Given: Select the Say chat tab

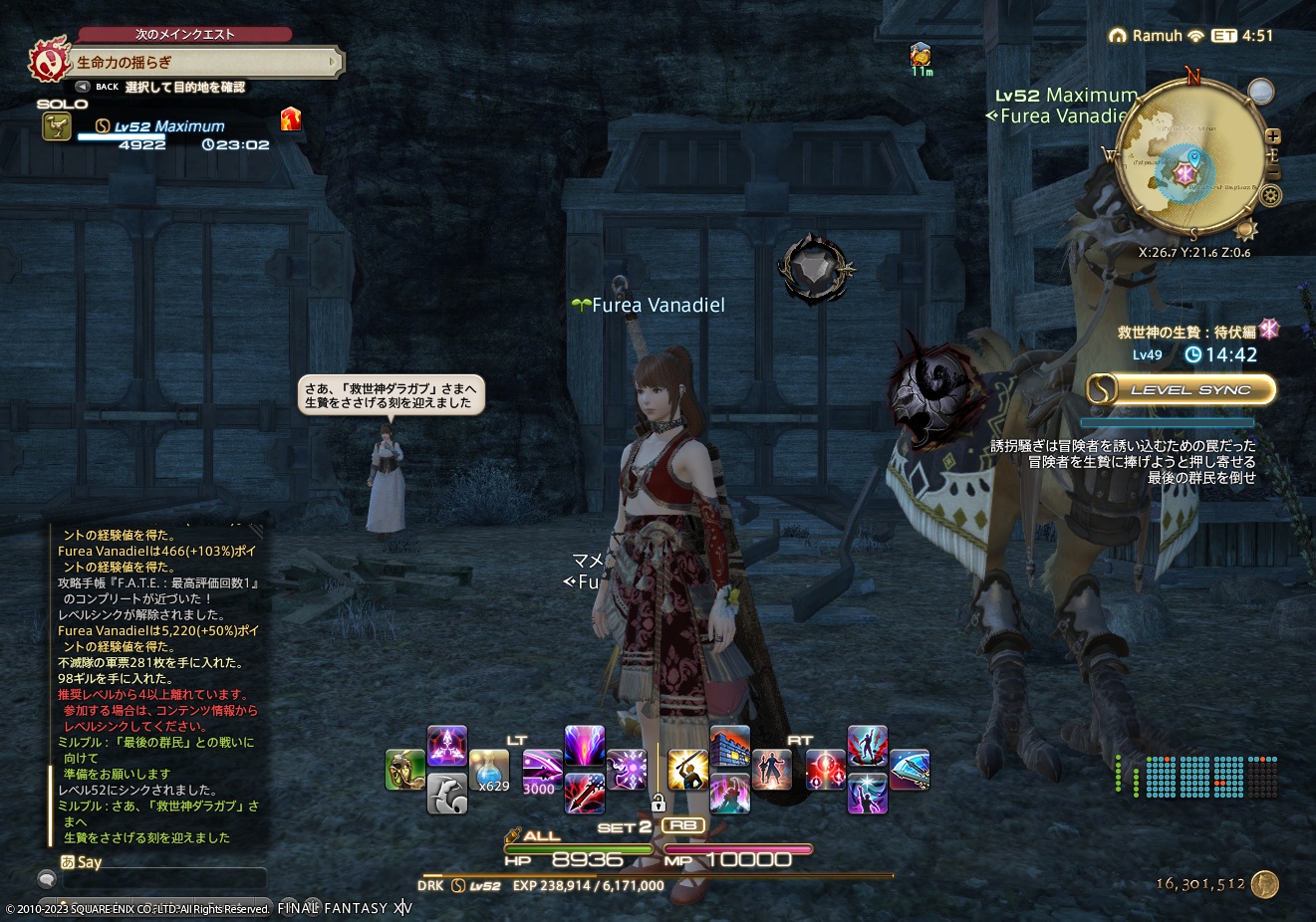Looking at the screenshot, I should (x=89, y=862).
